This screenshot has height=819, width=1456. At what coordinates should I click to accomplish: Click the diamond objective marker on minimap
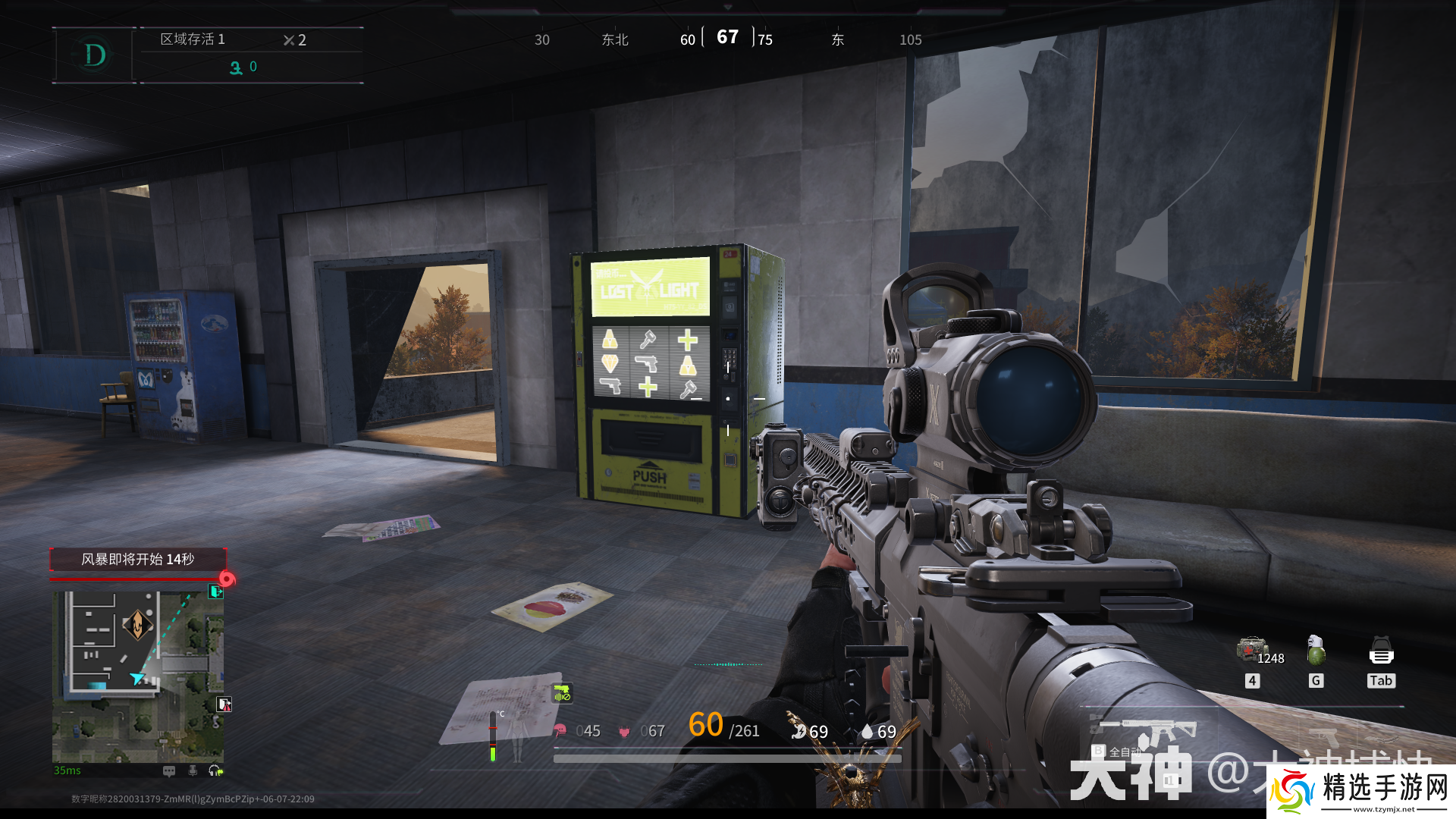(137, 624)
